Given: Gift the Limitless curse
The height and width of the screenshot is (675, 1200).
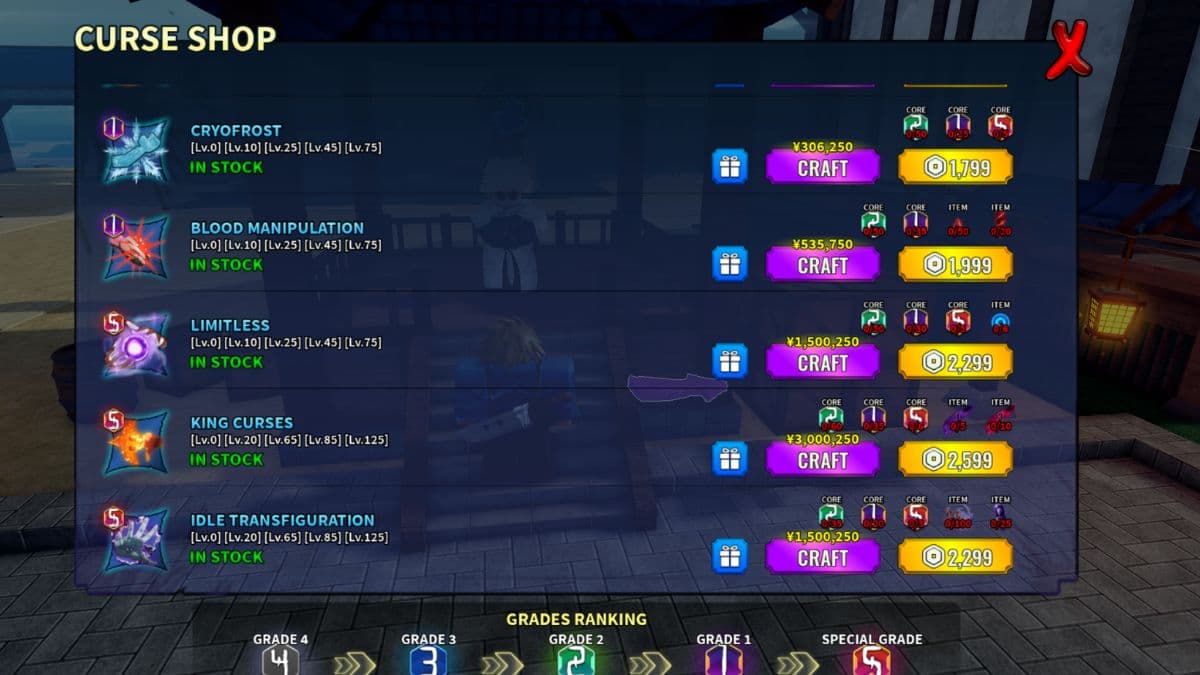Looking at the screenshot, I should click(730, 361).
